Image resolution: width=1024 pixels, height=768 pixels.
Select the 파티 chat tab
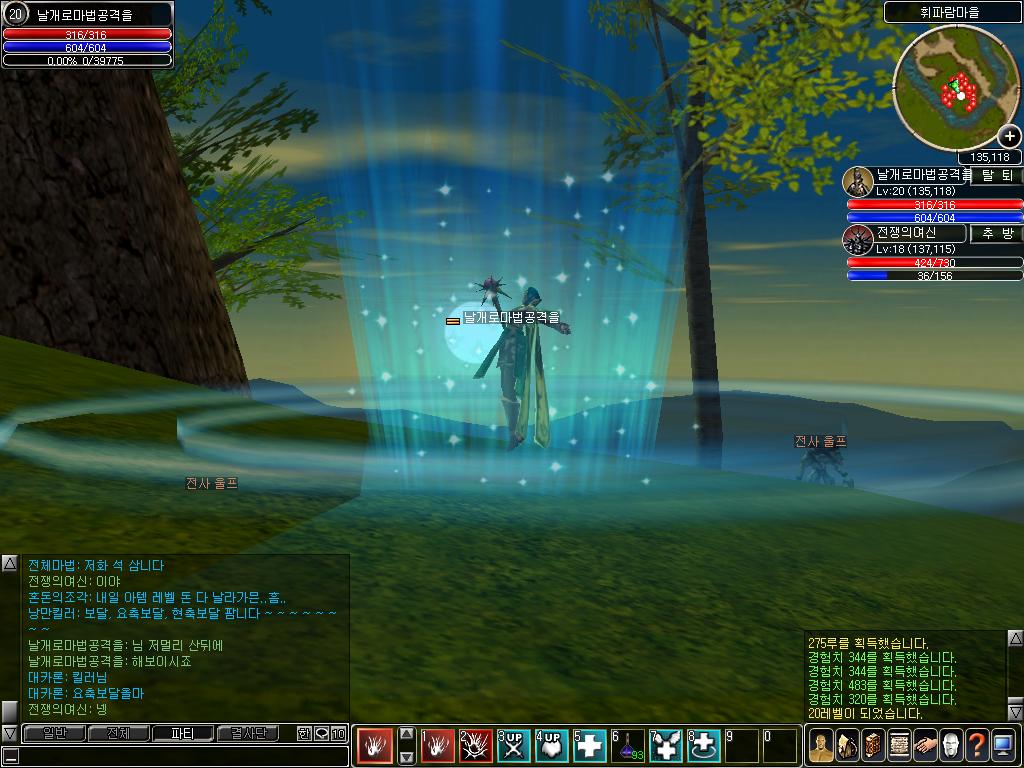click(x=182, y=733)
